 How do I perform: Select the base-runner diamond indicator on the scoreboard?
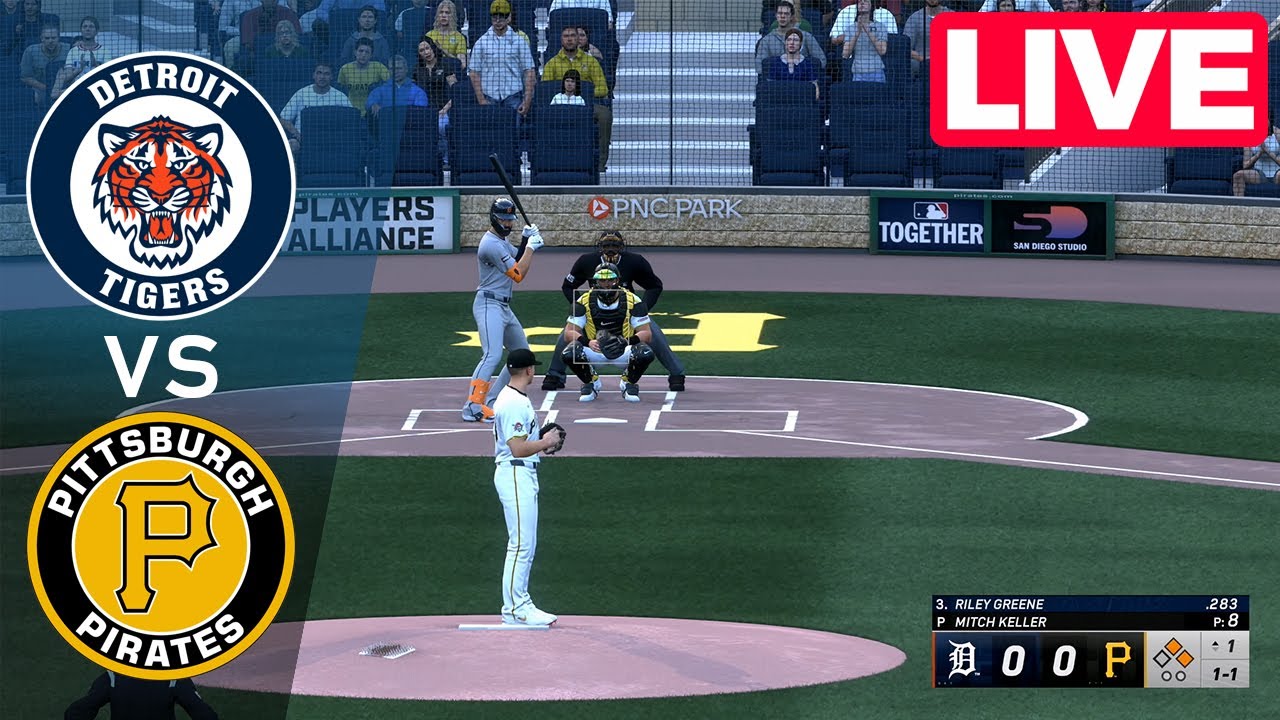click(1174, 655)
